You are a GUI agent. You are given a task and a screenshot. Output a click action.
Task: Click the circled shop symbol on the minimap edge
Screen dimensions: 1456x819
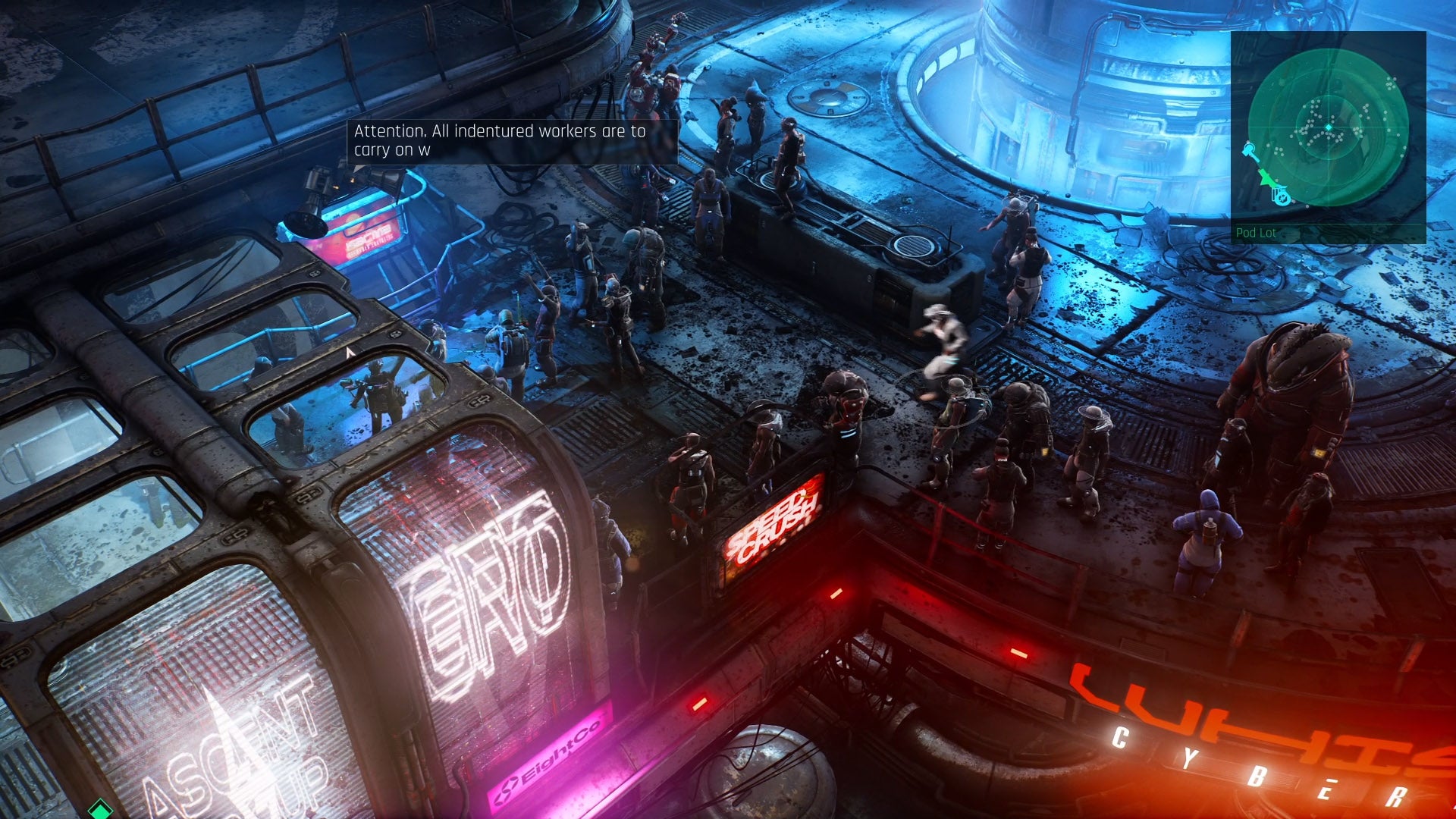tap(1282, 198)
